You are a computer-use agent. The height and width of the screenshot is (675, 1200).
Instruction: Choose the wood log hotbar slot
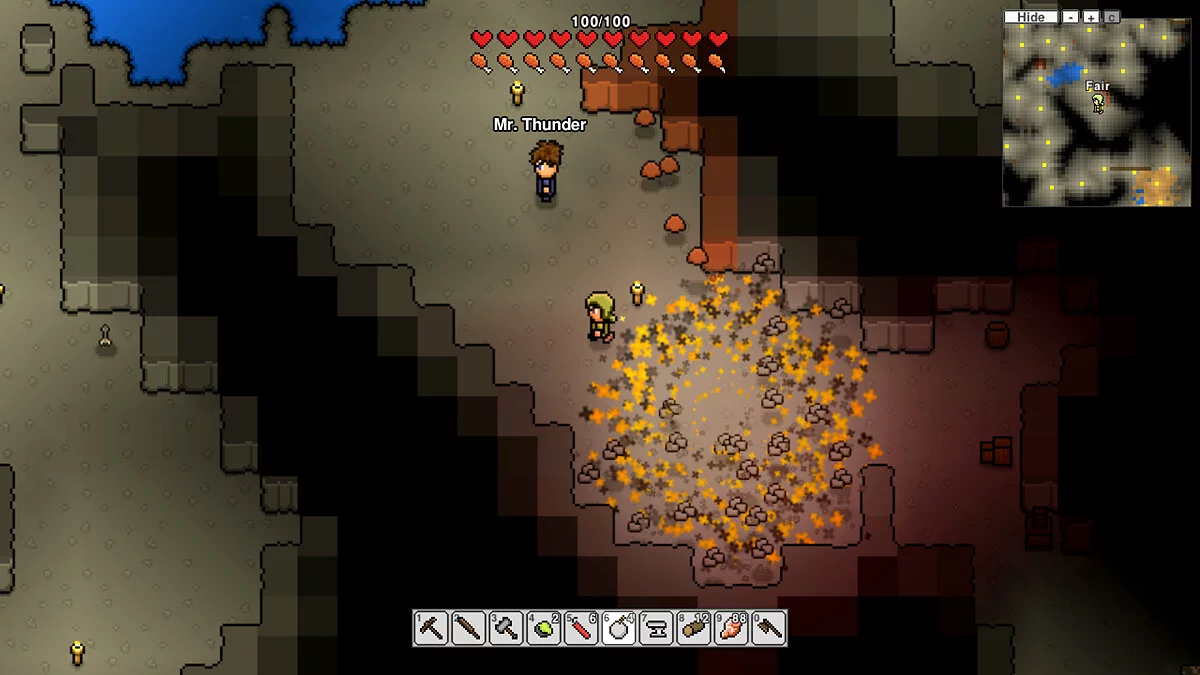point(694,628)
